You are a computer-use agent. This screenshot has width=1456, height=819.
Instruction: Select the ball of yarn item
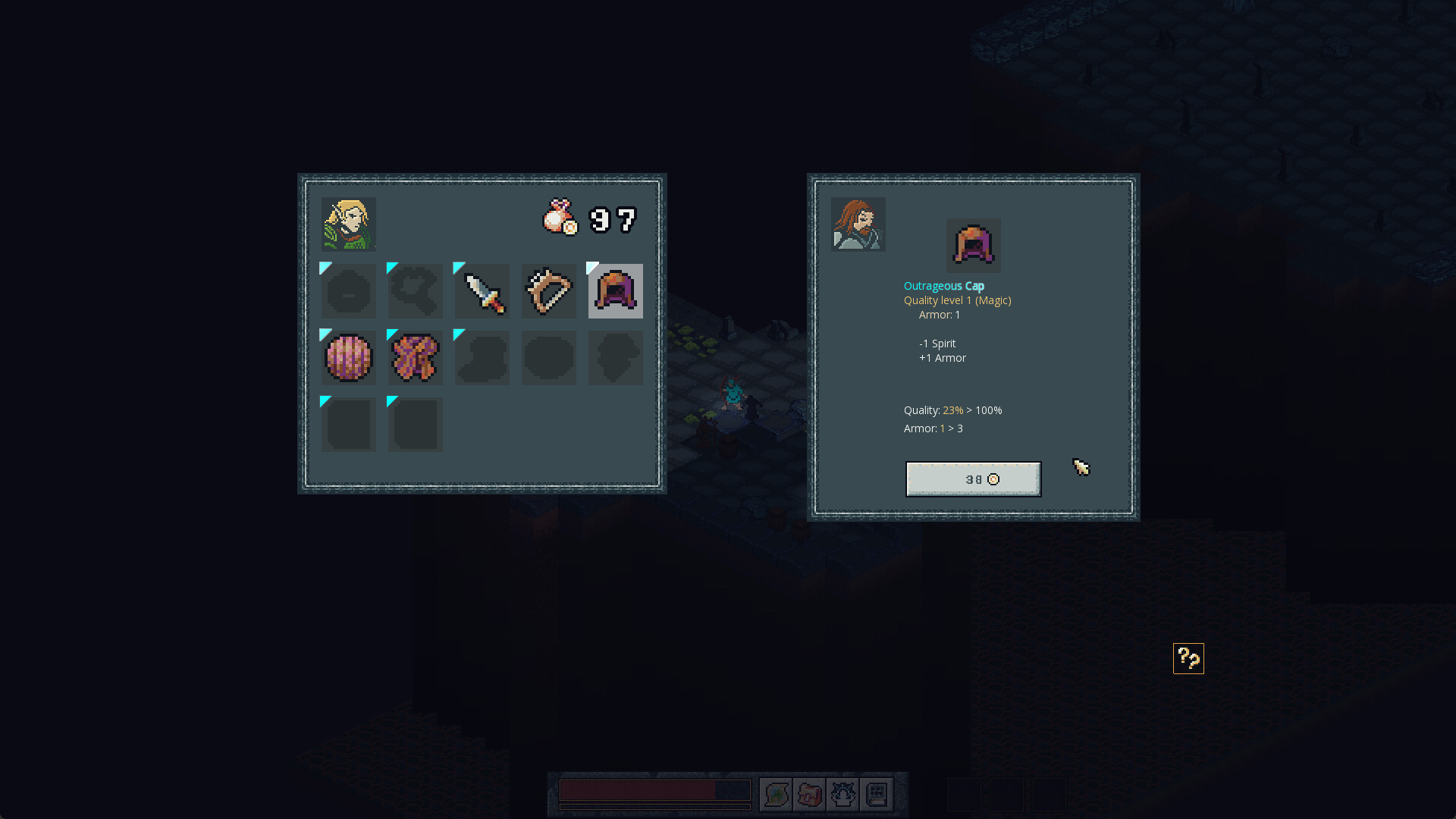pos(348,357)
